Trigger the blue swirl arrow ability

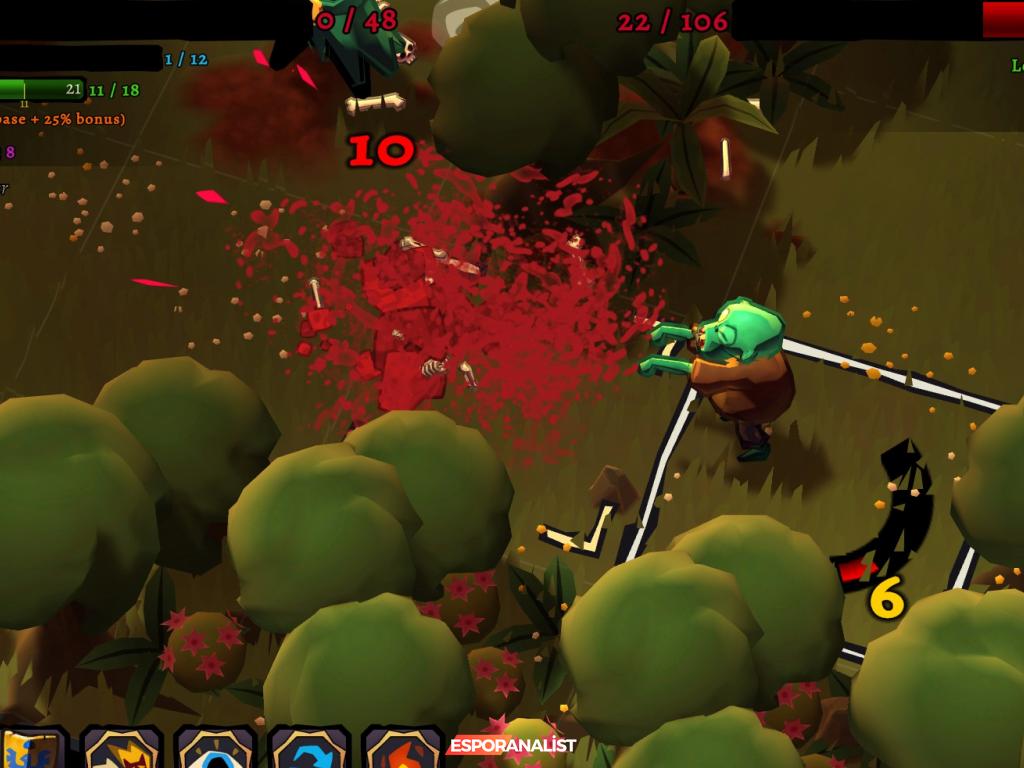pyautogui.click(x=308, y=750)
